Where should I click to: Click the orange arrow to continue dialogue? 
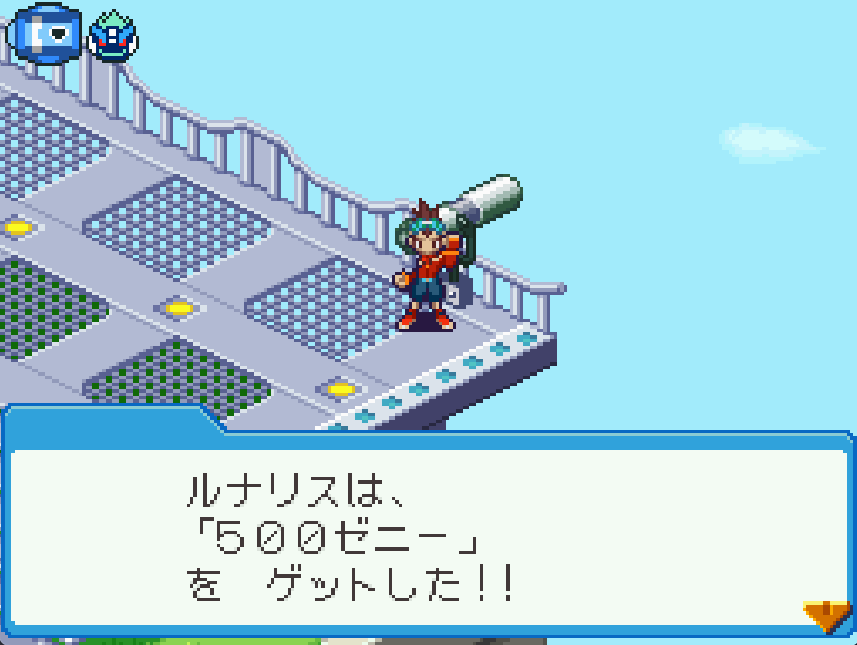[x=827, y=616]
